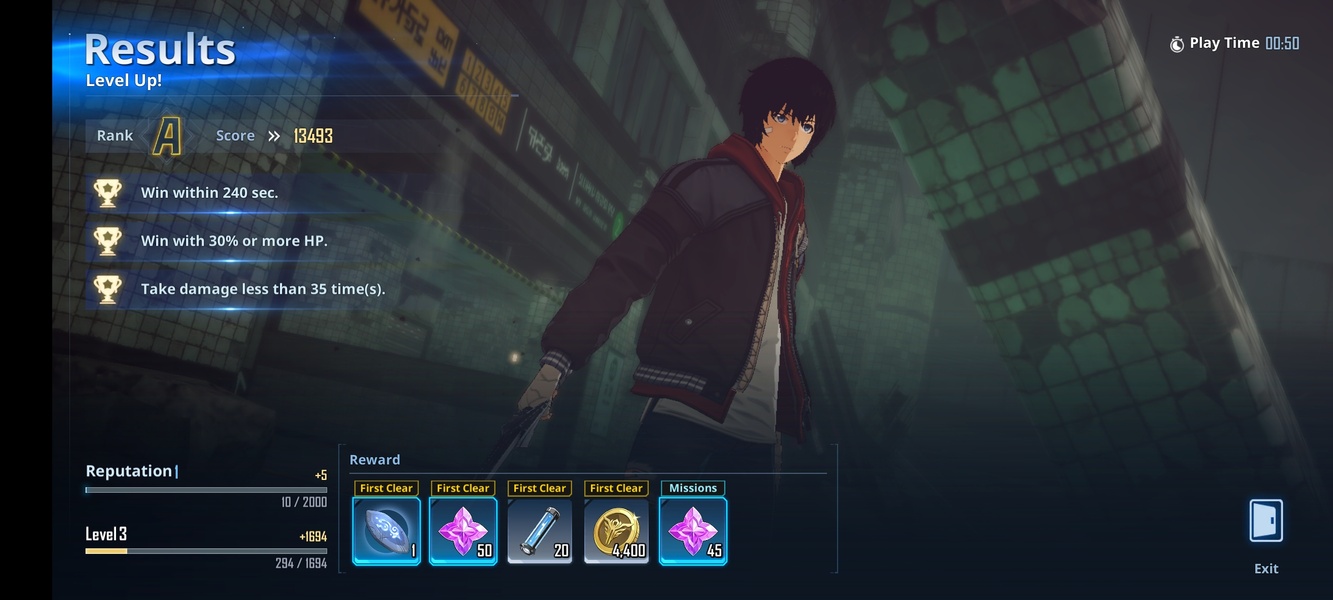Tap the Missions 45 pink crystal reward

(693, 530)
